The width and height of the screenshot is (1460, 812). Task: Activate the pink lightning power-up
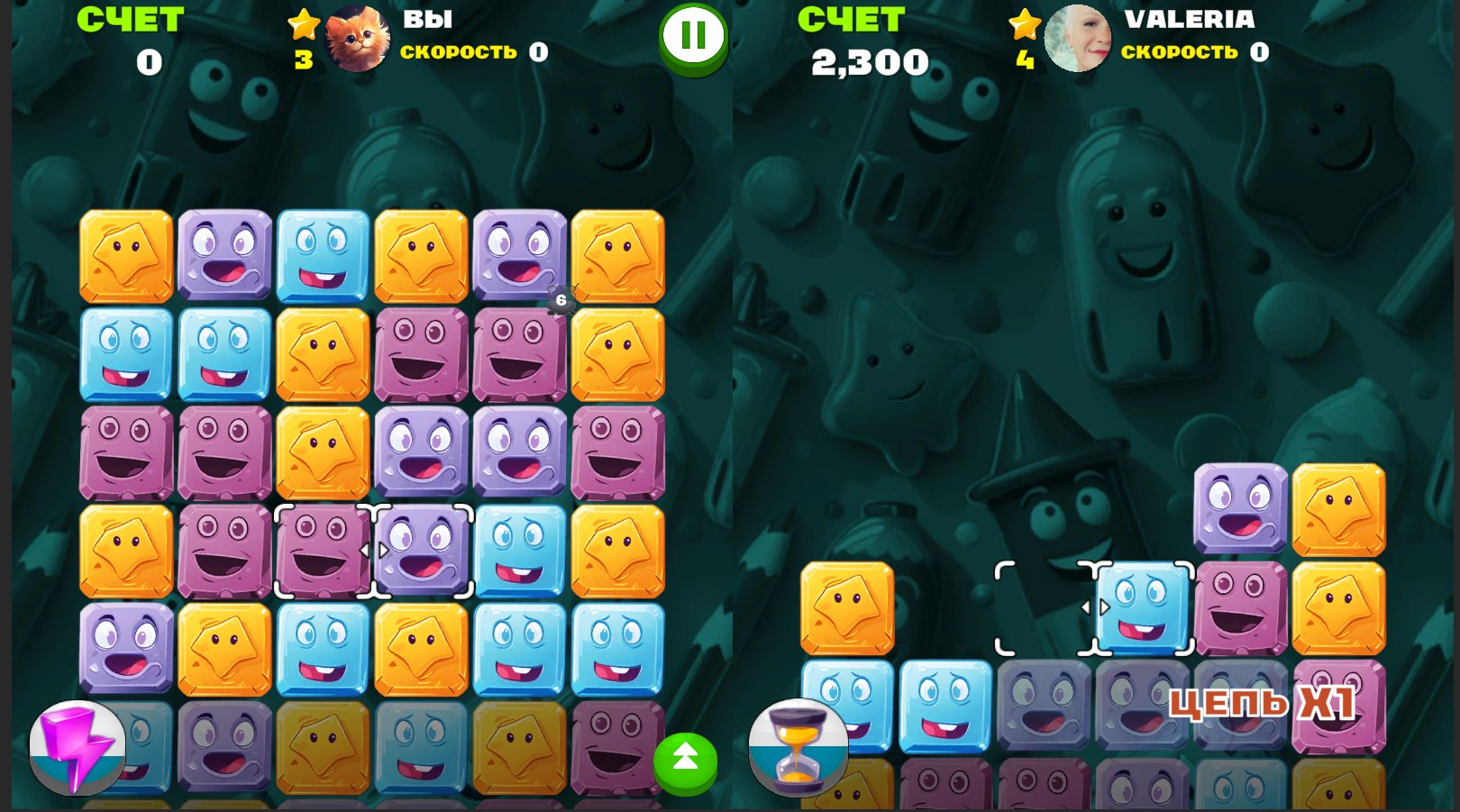click(77, 751)
